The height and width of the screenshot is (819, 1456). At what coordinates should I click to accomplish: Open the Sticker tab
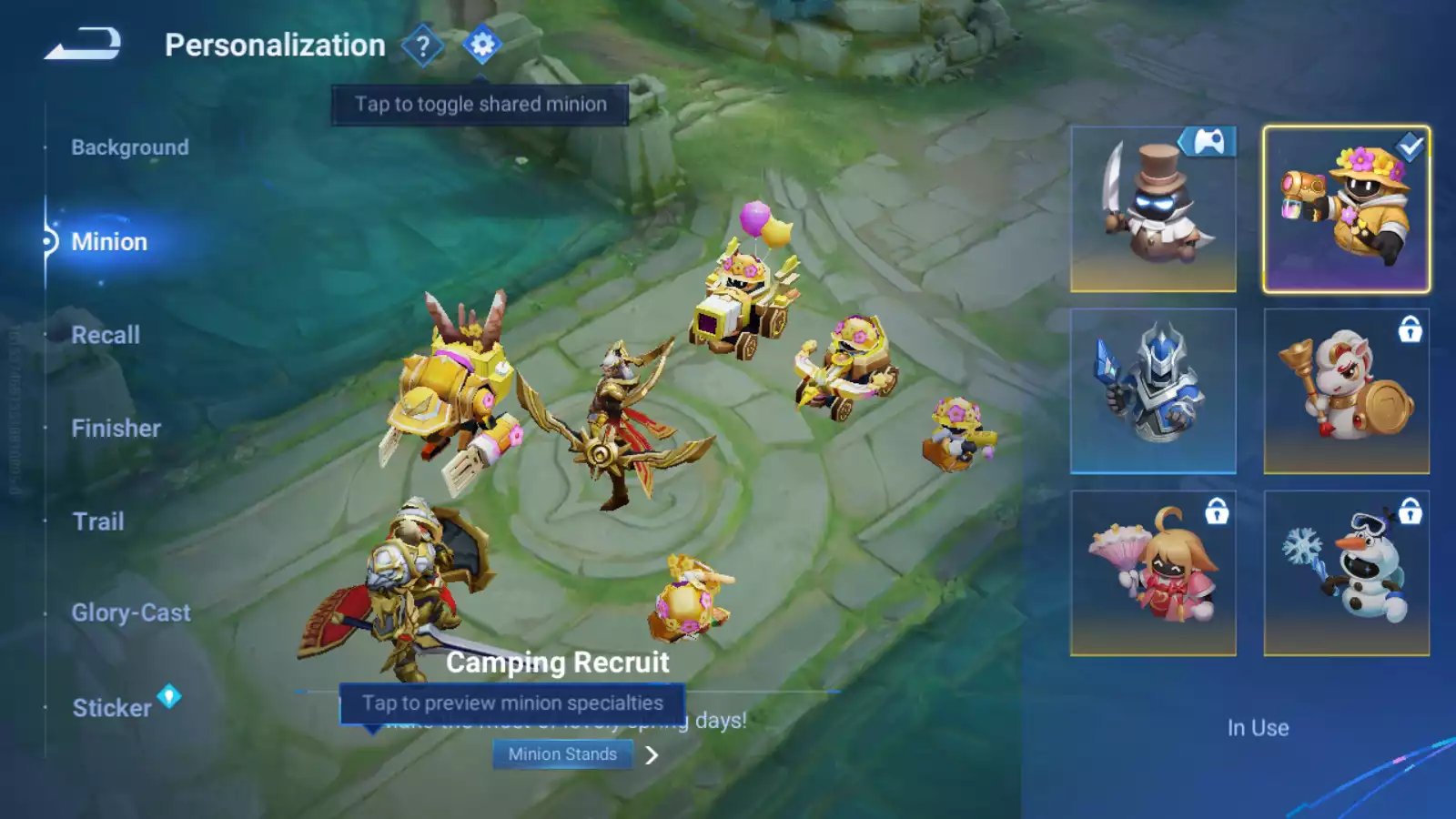coord(112,708)
